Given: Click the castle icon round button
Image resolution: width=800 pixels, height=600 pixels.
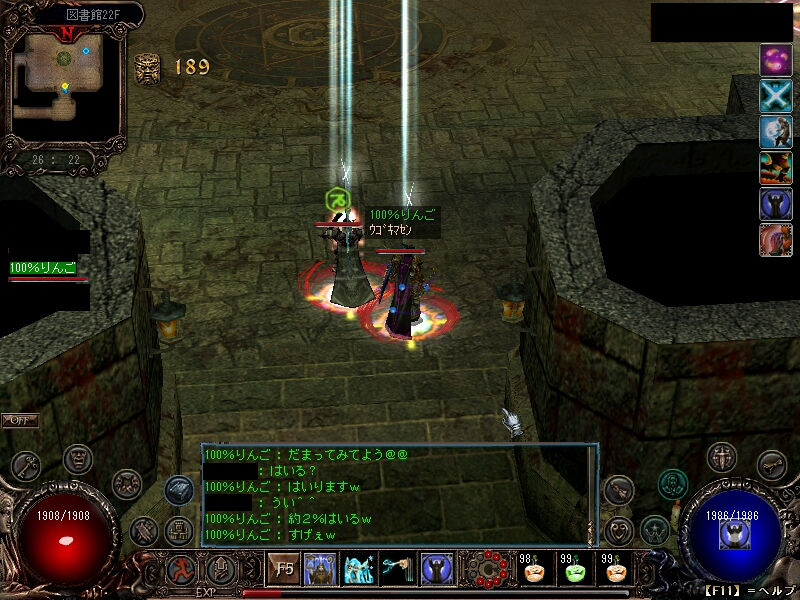Looking at the screenshot, I should (179, 530).
